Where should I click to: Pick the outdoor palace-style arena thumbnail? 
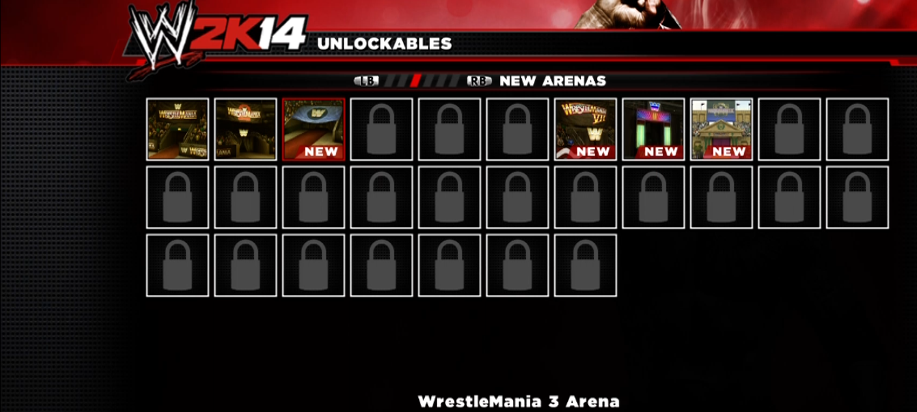click(721, 129)
